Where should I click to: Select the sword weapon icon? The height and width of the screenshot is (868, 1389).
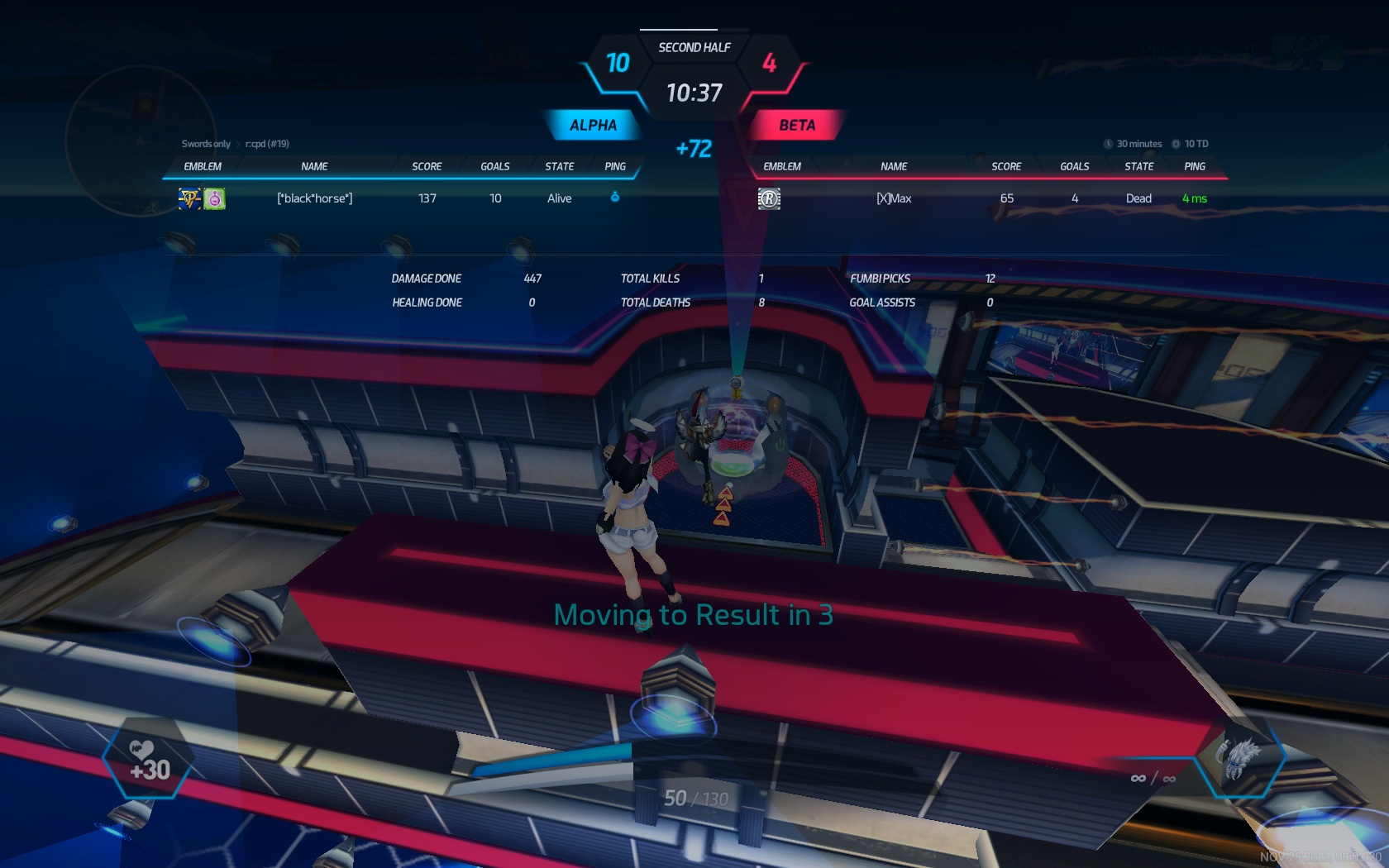tap(1239, 756)
